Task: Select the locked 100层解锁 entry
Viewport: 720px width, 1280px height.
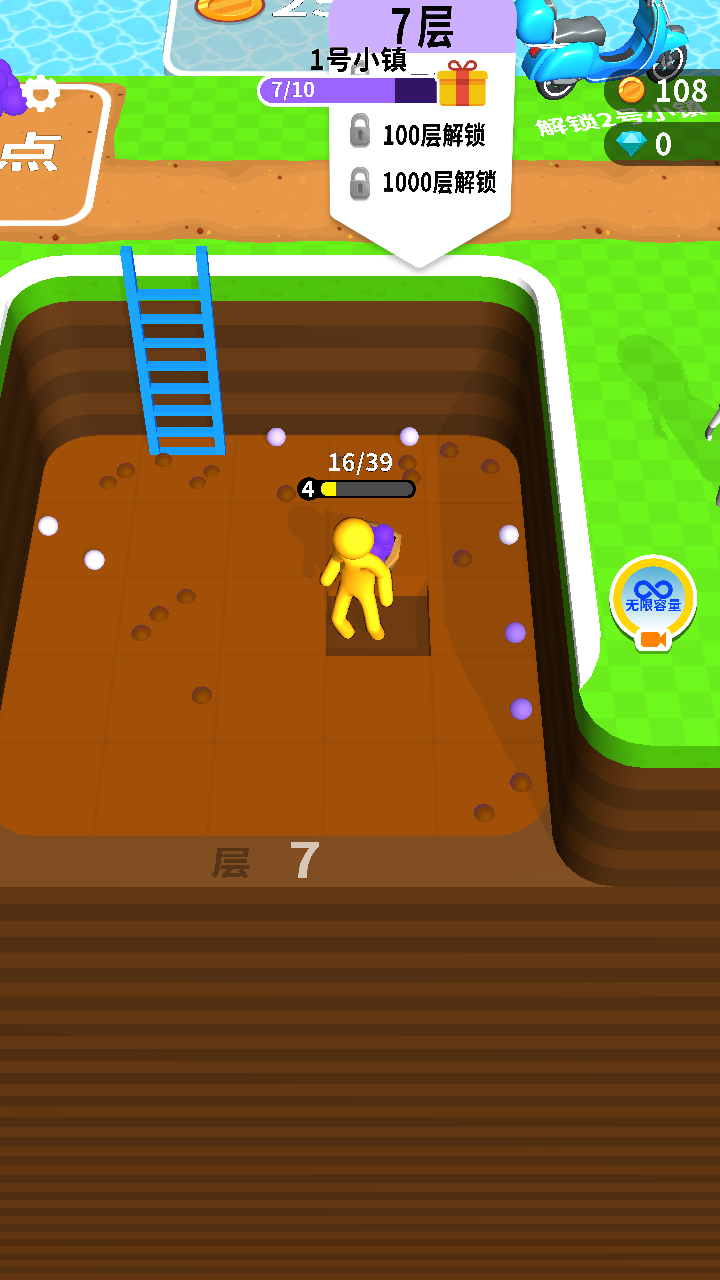Action: (x=422, y=135)
